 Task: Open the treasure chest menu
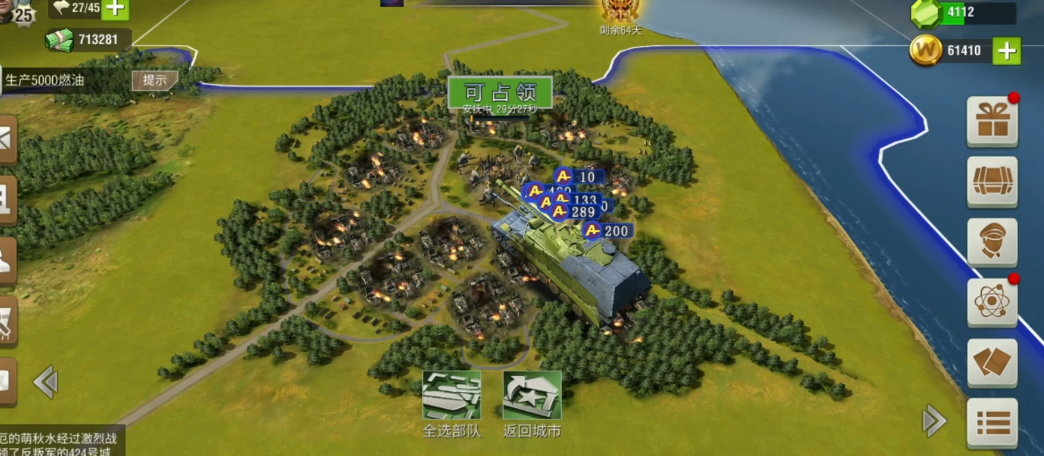(992, 182)
